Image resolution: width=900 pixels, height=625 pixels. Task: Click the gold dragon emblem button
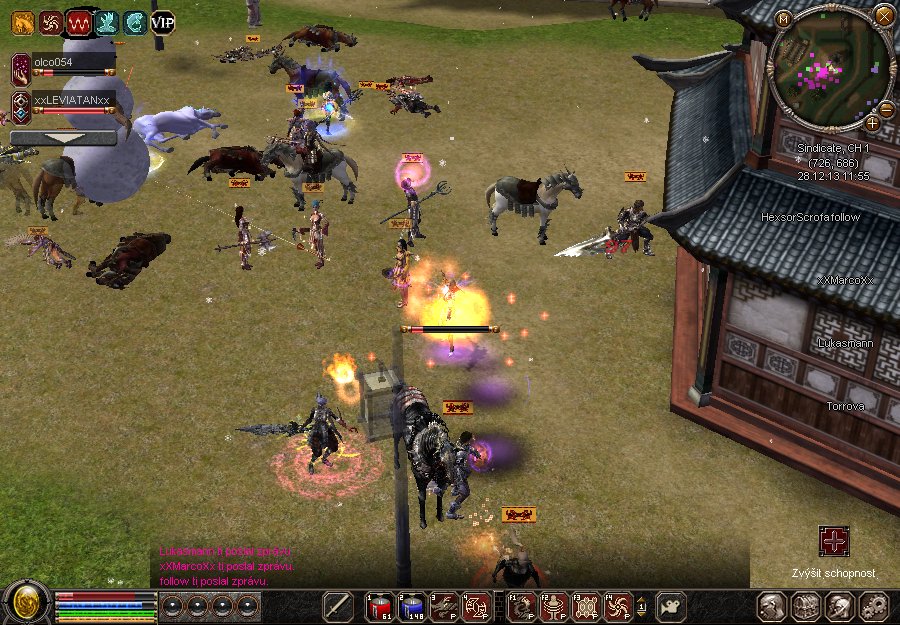click(x=26, y=602)
